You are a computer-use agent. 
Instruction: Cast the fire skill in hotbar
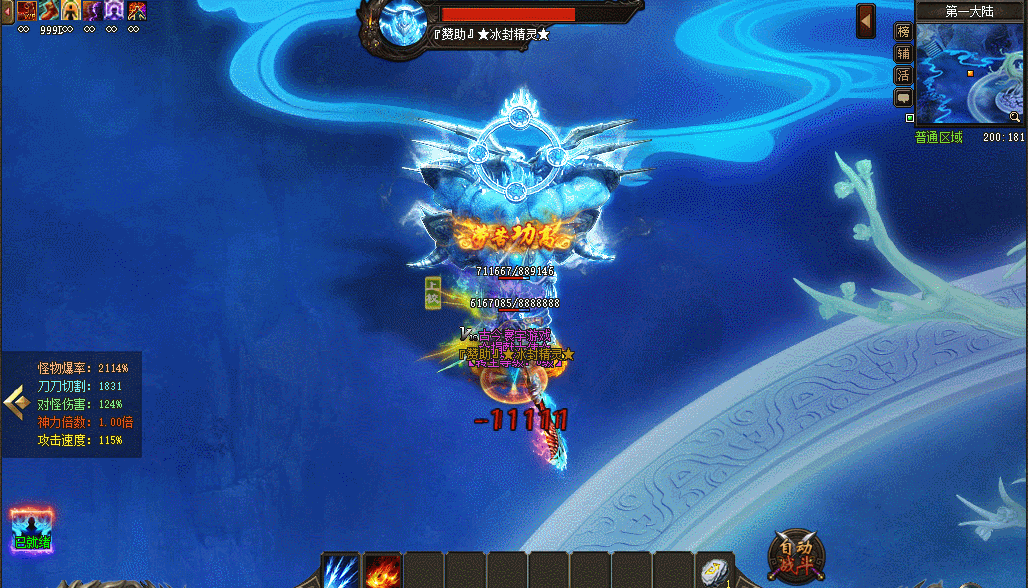click(x=382, y=571)
